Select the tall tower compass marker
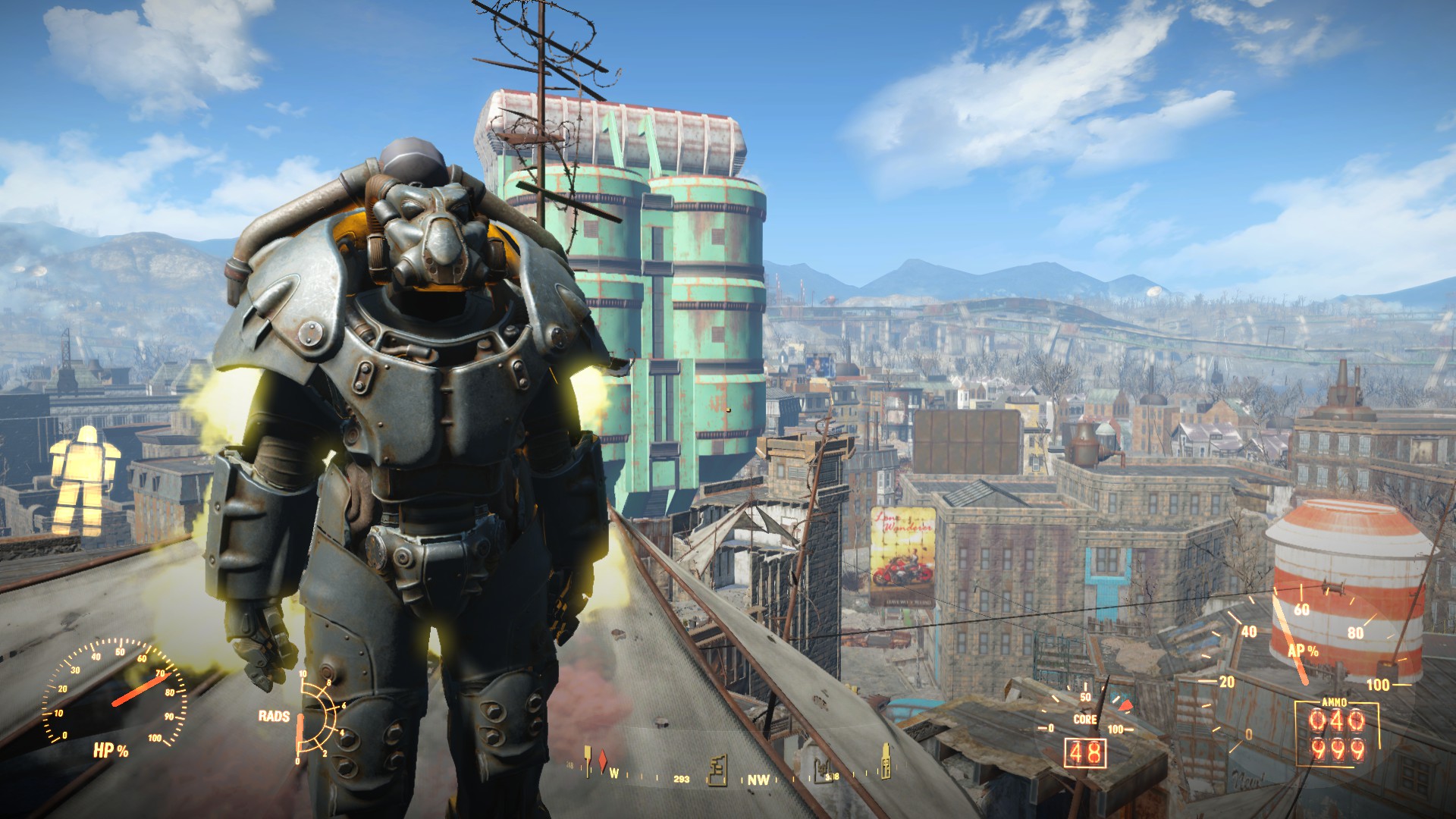This screenshot has width=1456, height=819. pos(885,761)
